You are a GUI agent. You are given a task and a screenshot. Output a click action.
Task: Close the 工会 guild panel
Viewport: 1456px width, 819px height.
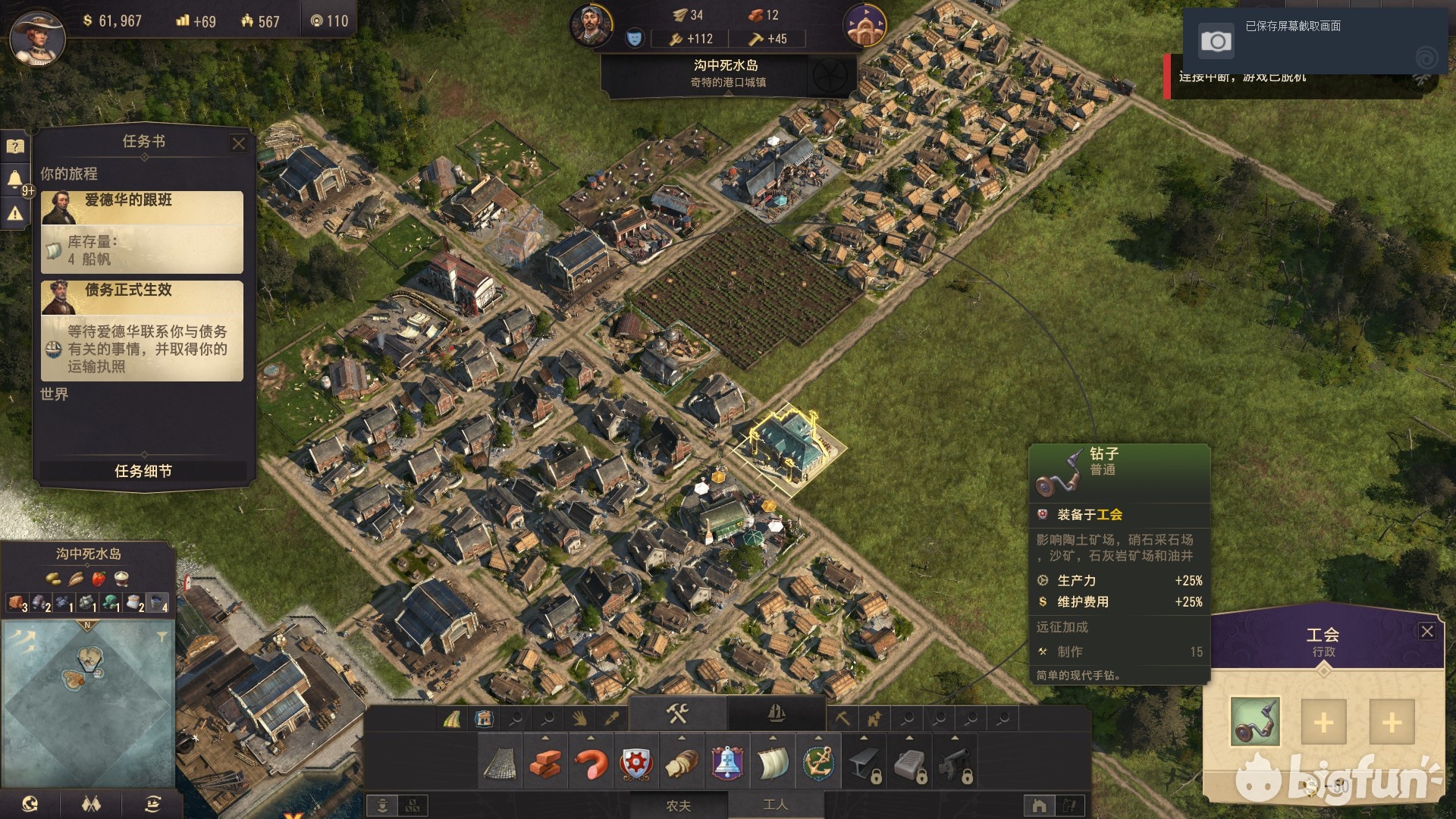1426,632
